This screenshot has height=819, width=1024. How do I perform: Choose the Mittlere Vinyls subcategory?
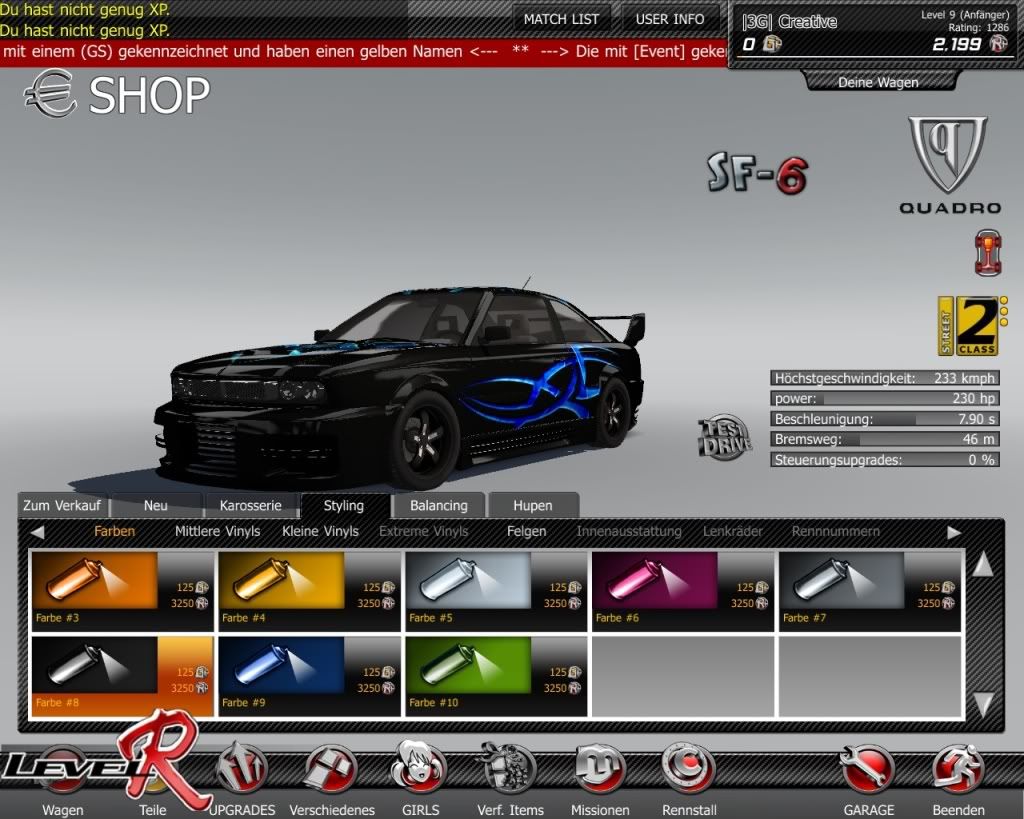pos(217,531)
